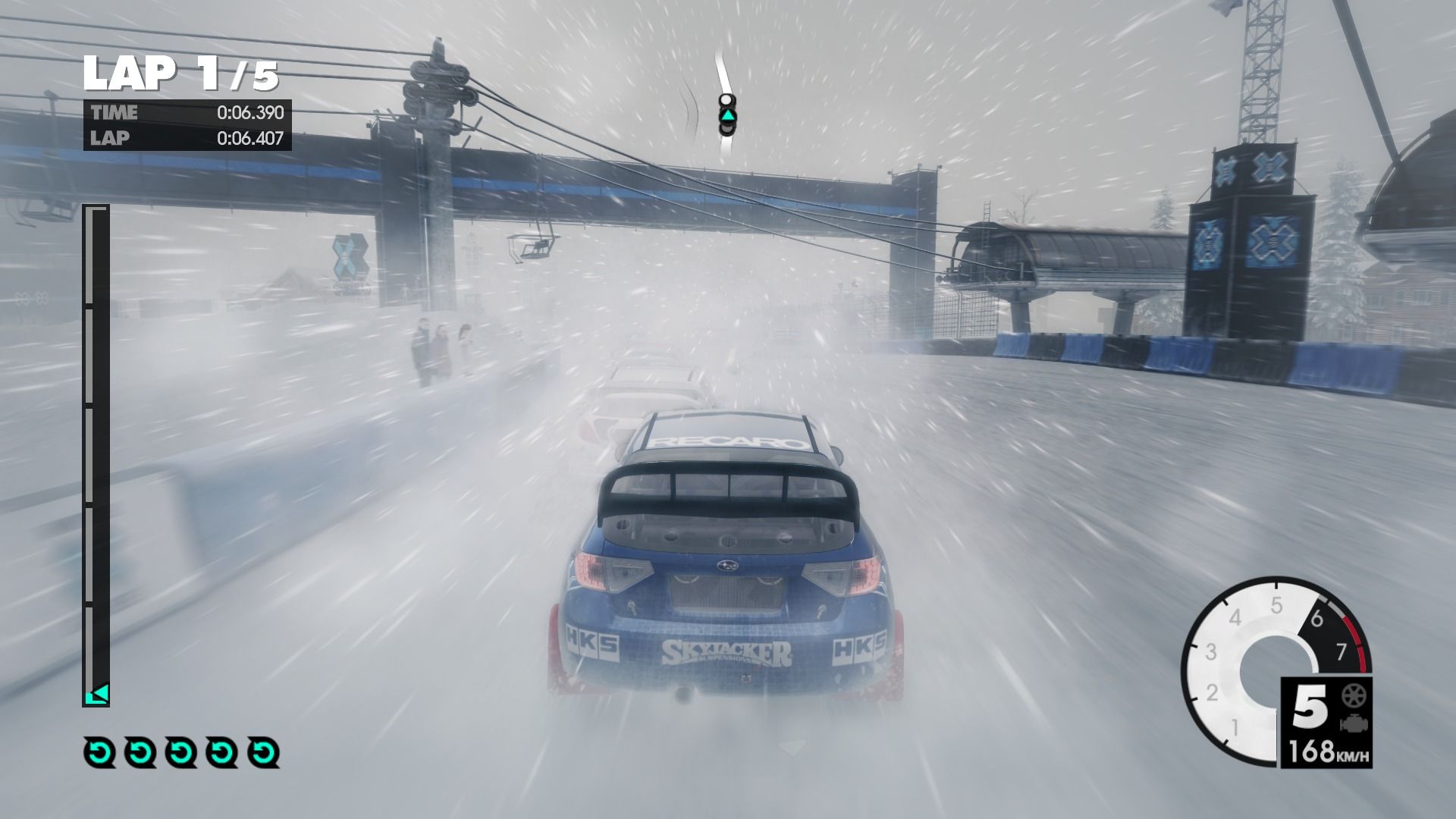Click the wheel damage indicator icon
This screenshot has width=1456, height=819.
[1351, 696]
